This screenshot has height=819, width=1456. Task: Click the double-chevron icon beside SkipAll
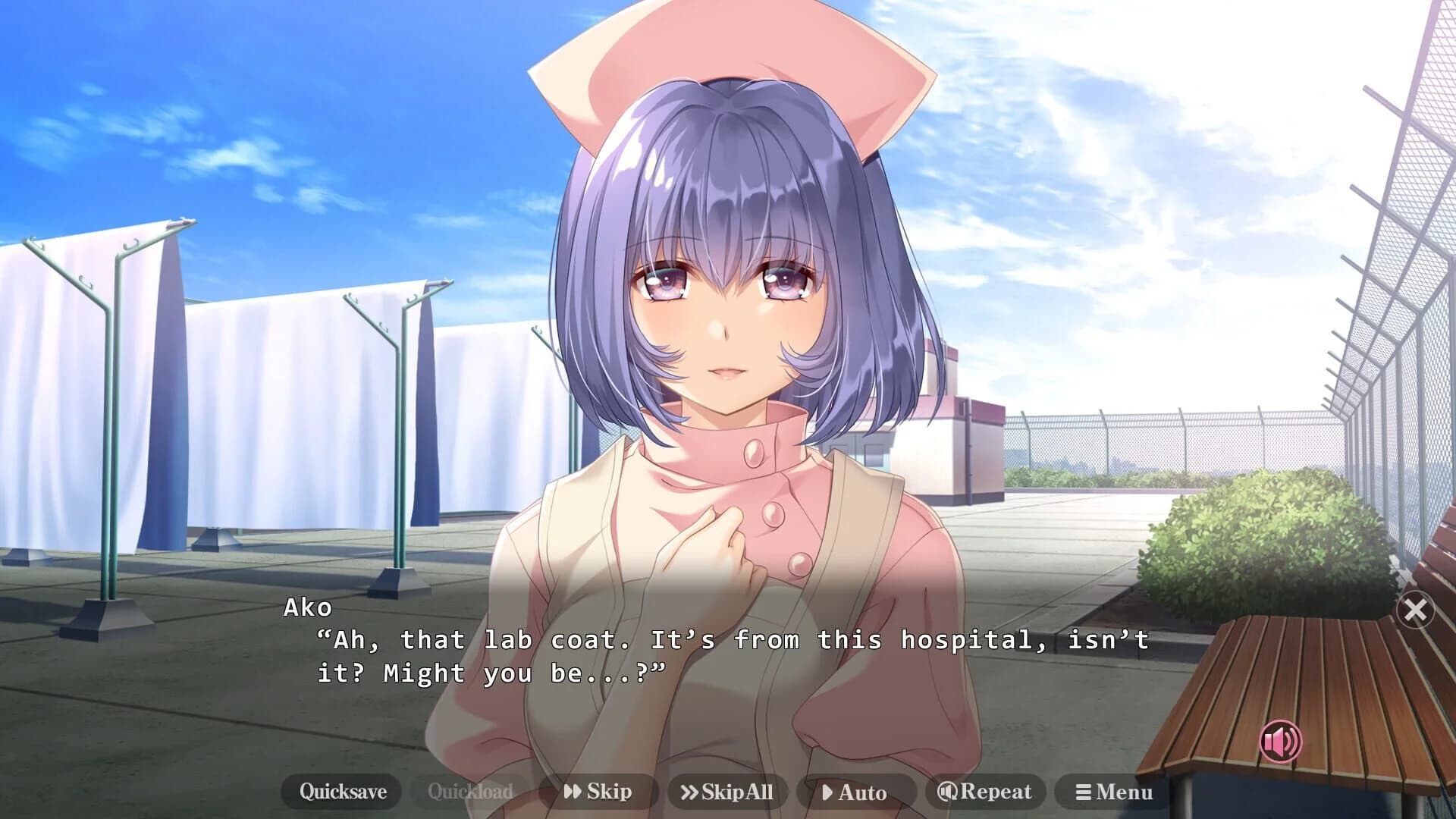point(689,791)
